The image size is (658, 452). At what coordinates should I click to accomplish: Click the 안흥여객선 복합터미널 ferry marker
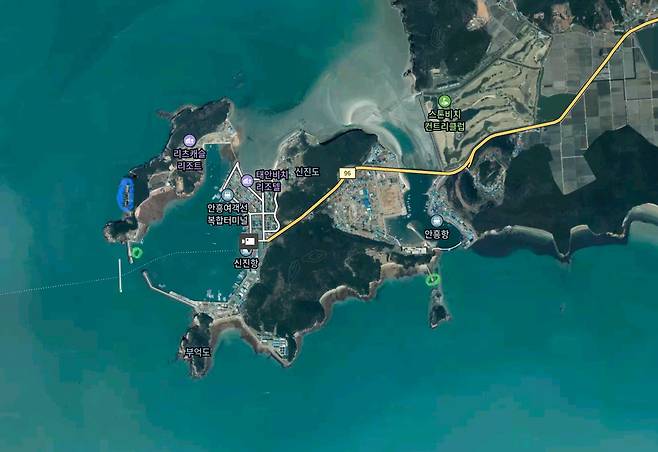pos(227,196)
